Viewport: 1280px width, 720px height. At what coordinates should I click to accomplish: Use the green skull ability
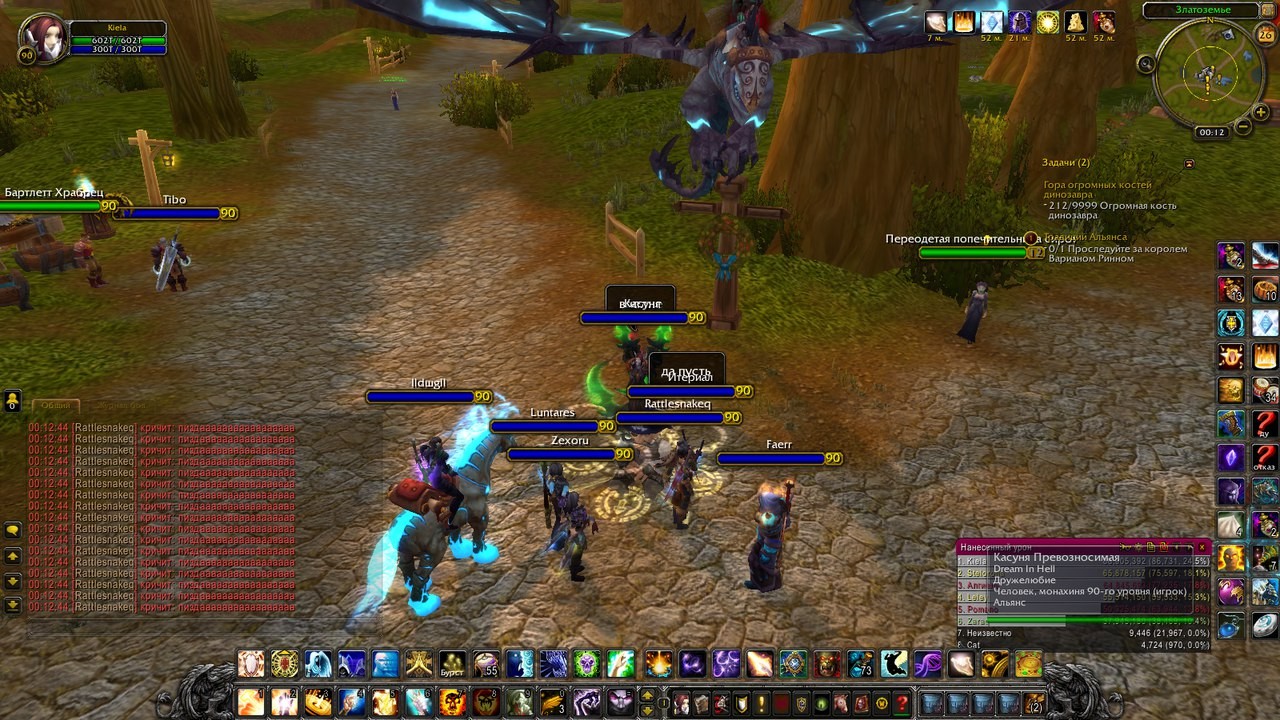[586, 664]
